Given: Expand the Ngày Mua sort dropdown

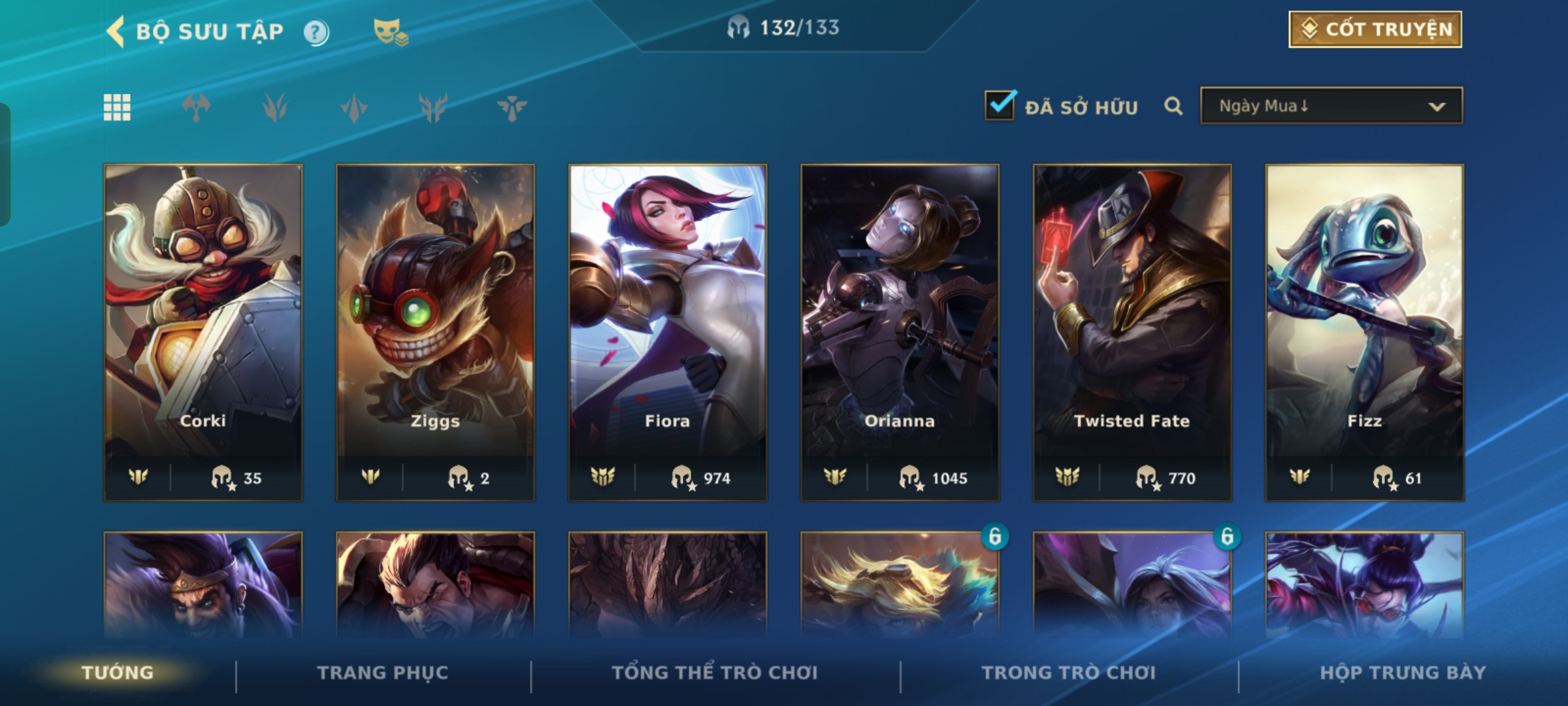Looking at the screenshot, I should coord(1331,106).
